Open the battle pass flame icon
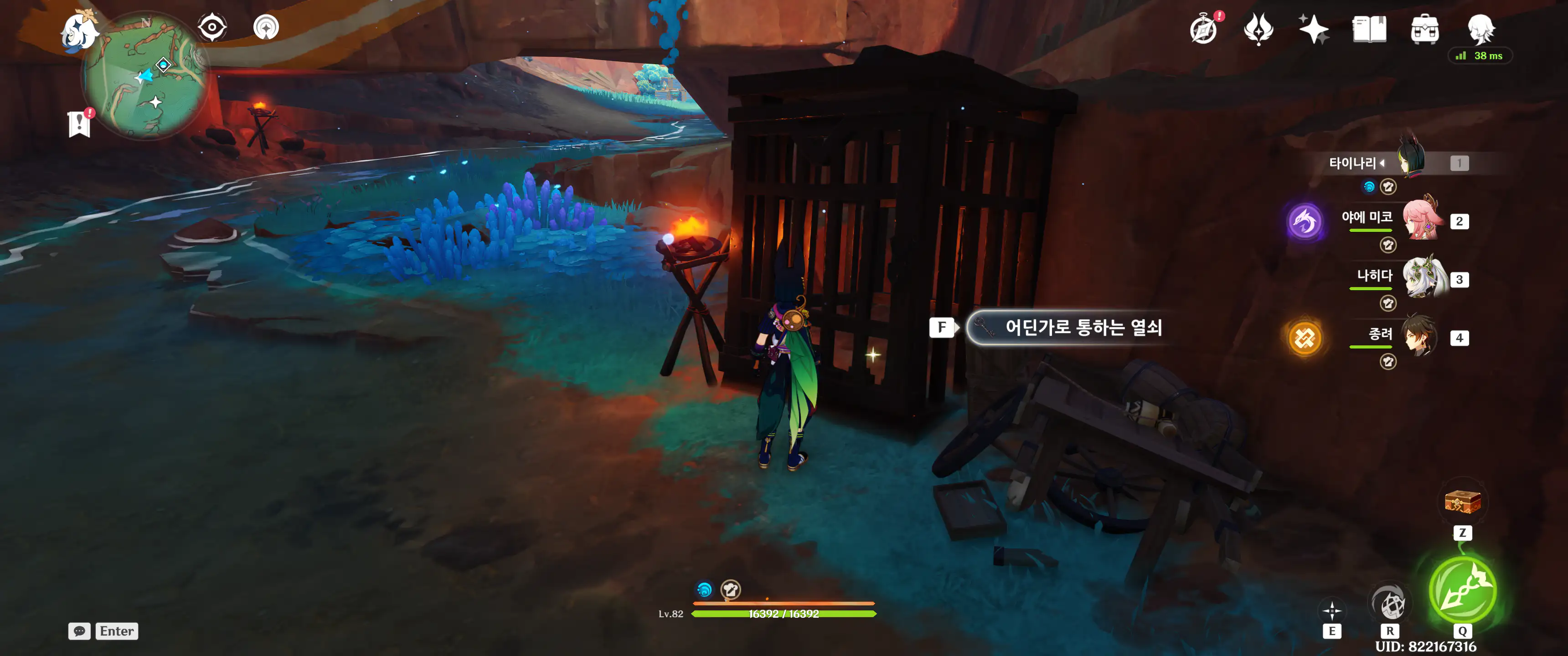The height and width of the screenshot is (656, 1568). click(1258, 29)
